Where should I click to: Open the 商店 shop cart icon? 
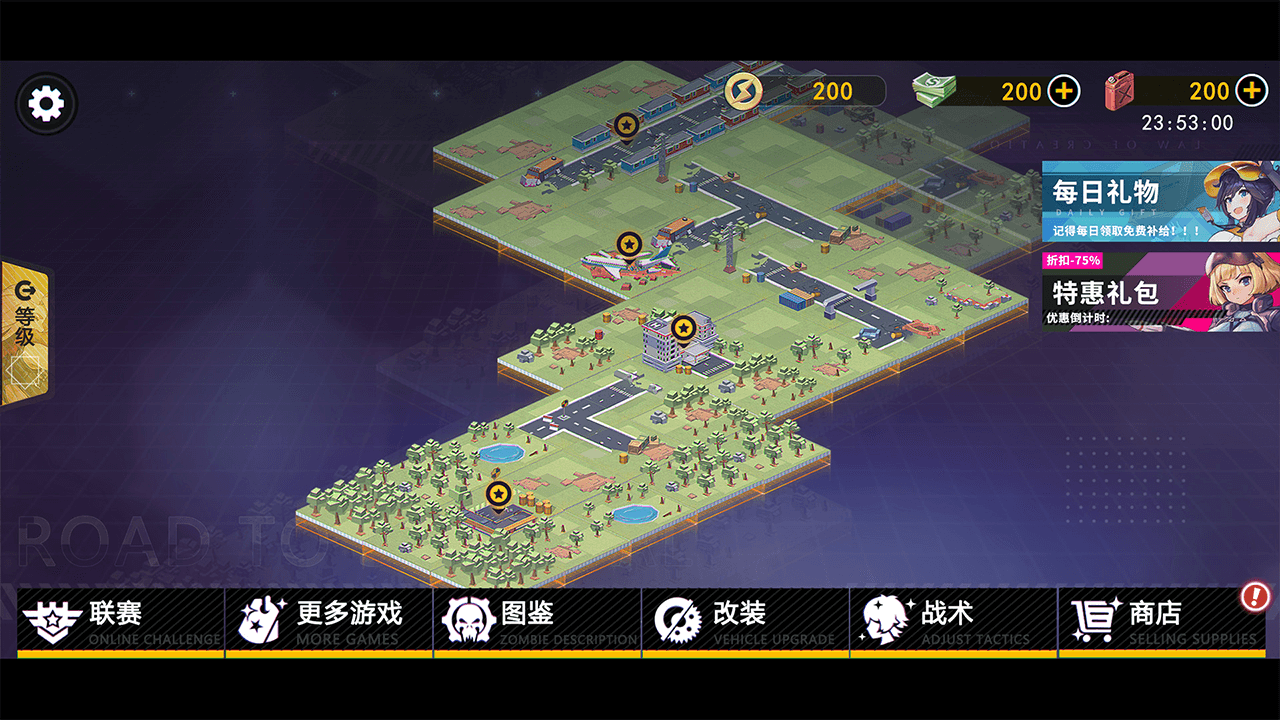[x=1093, y=618]
